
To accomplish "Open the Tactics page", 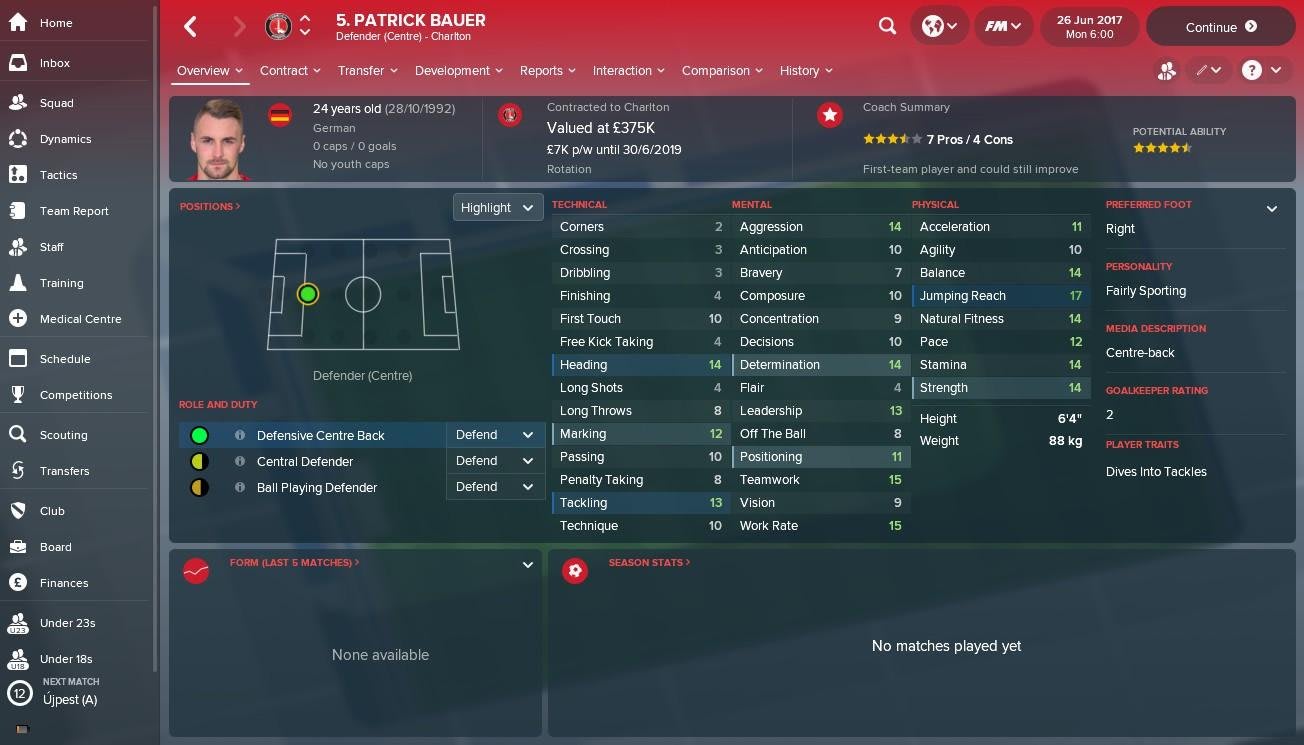I will 58,175.
